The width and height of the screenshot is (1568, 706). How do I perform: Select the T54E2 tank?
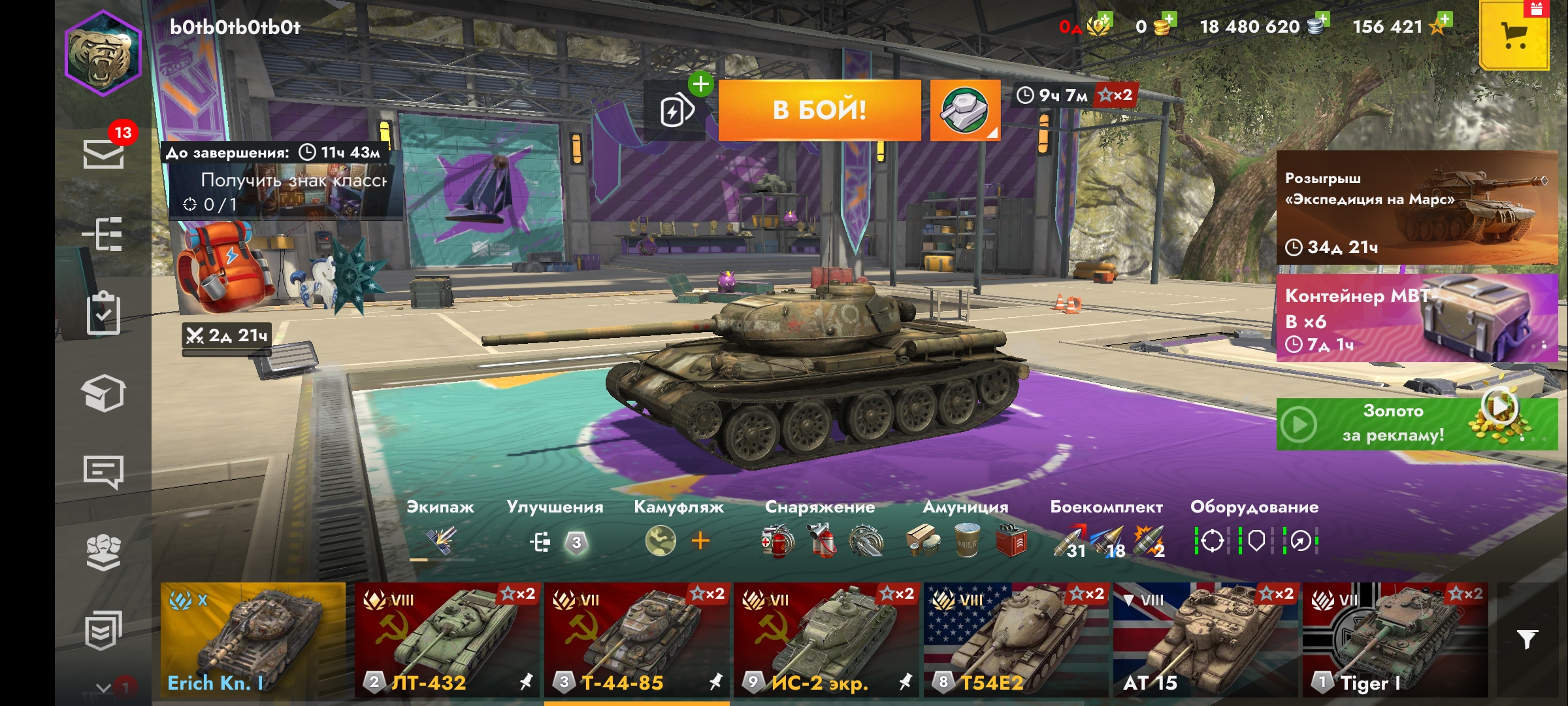click(1016, 640)
